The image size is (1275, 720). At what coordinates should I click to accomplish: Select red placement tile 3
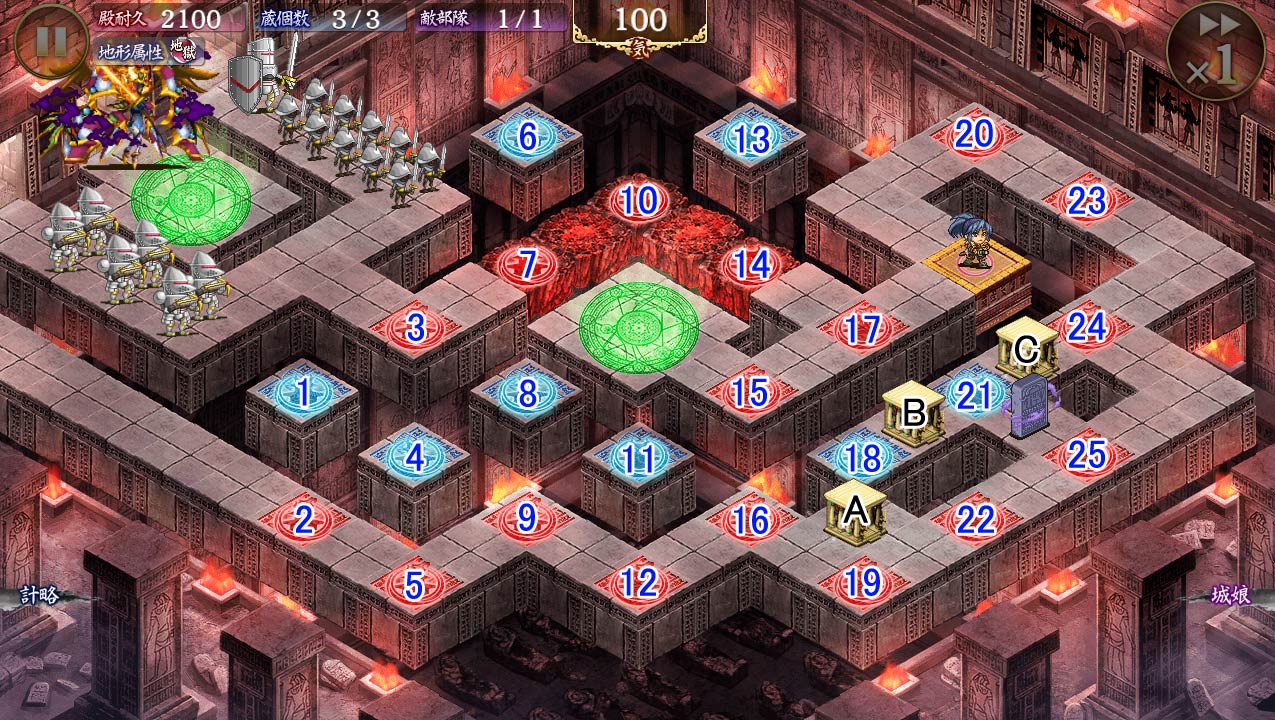[416, 327]
